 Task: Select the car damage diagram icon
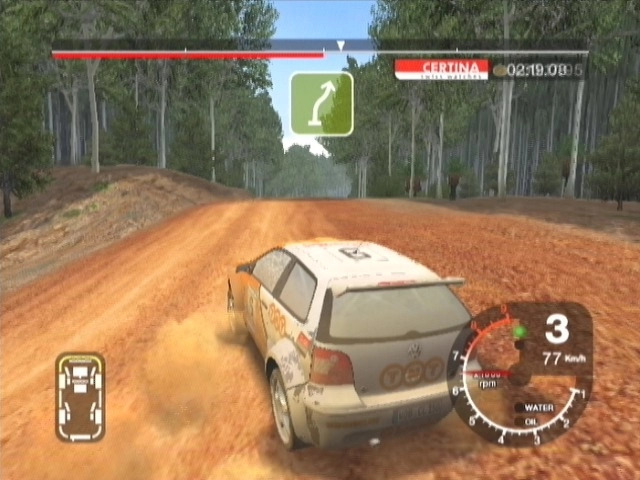80,396
